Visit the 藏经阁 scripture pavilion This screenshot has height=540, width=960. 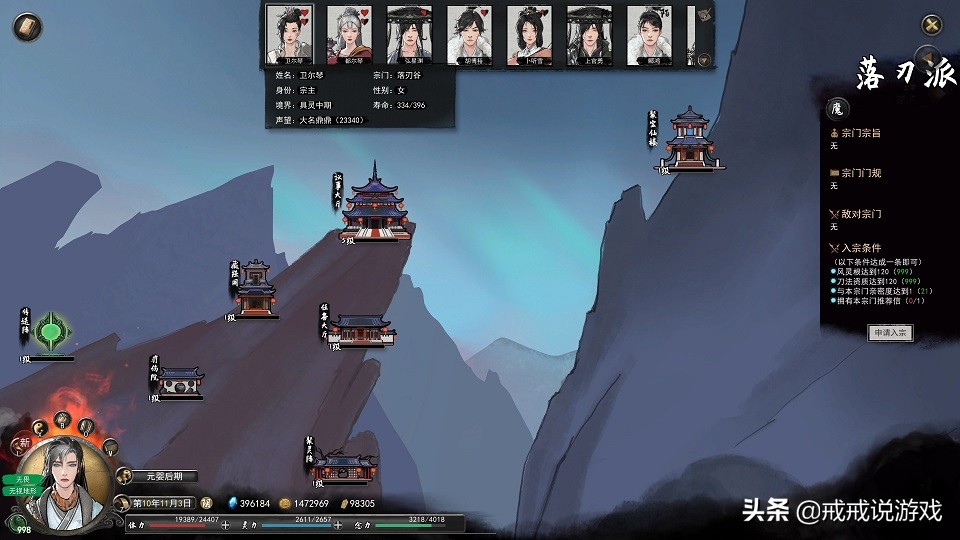[x=256, y=289]
